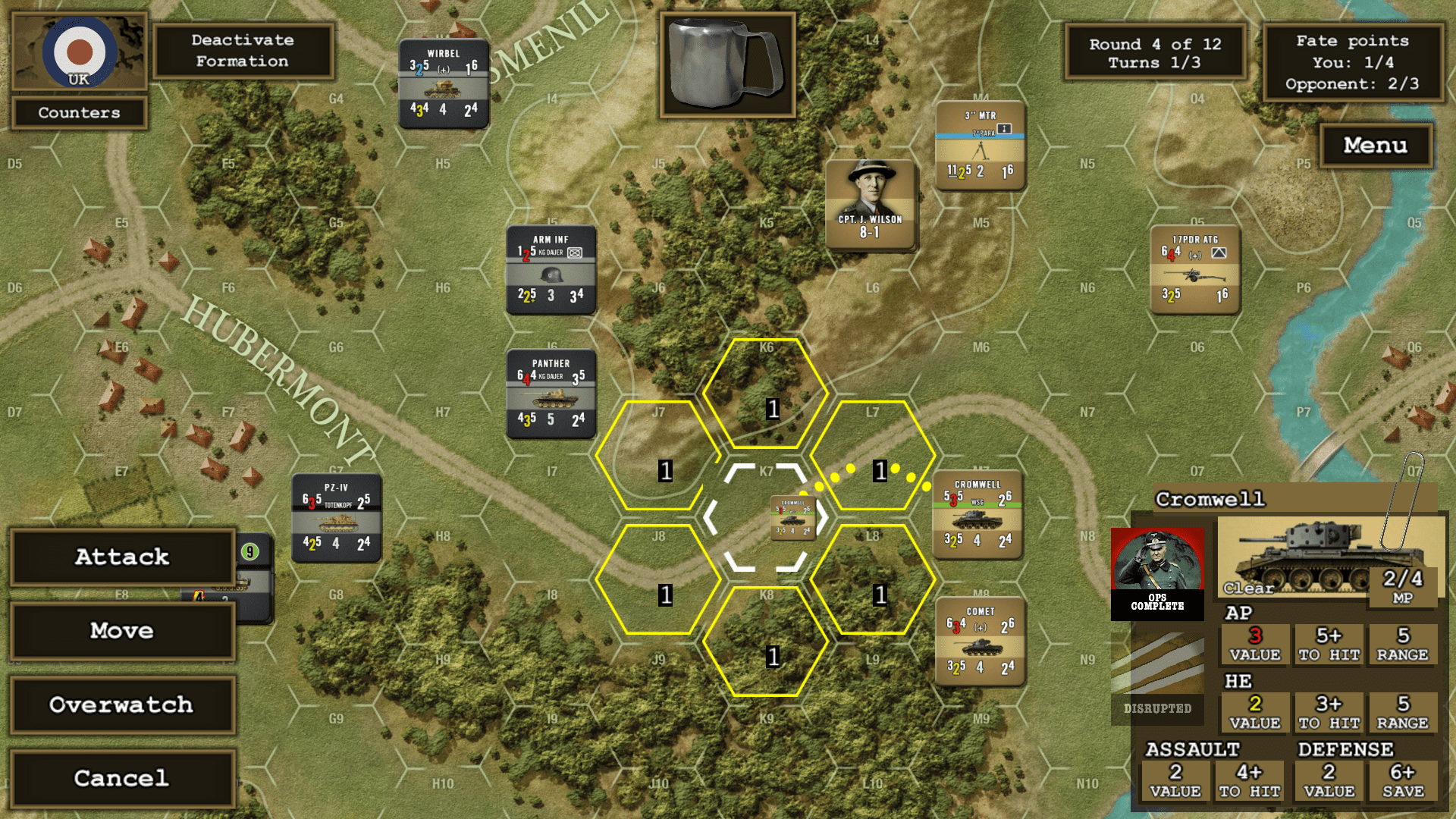Move to highlighted hex K8
The image size is (1456, 819).
tap(766, 642)
